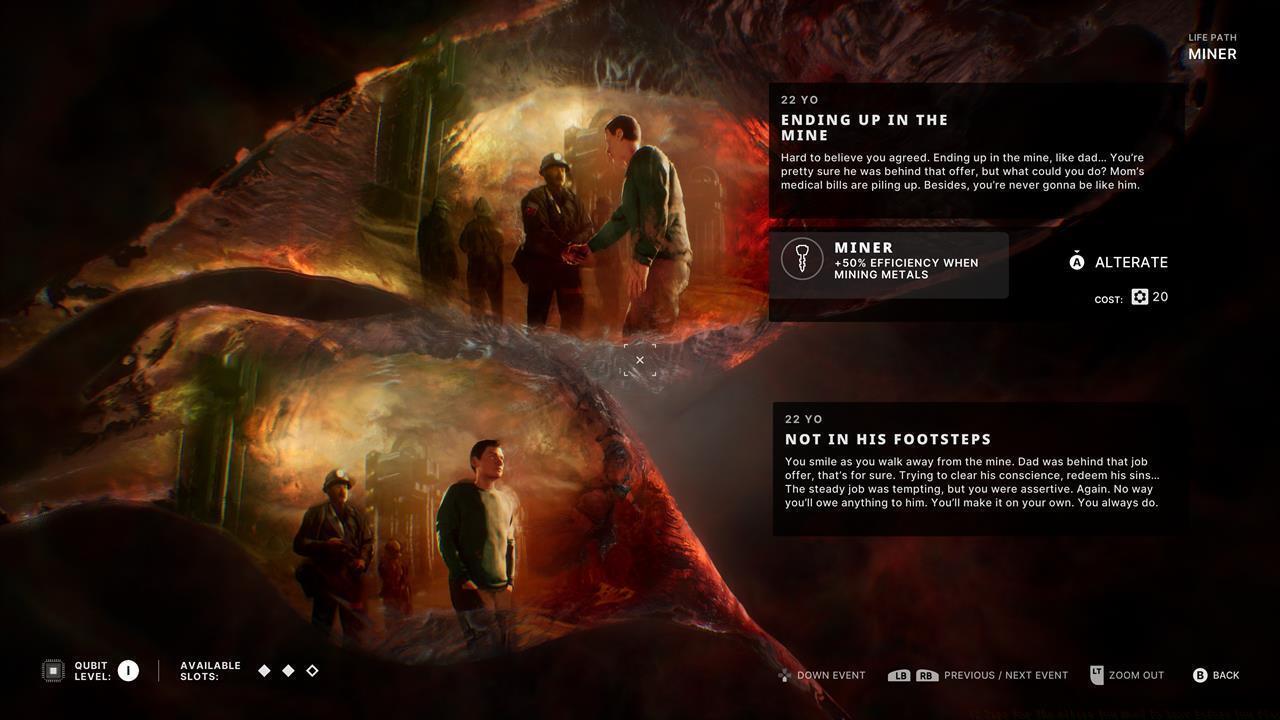The image size is (1280, 720).
Task: Toggle the empty third slot diamond
Action: pos(311,671)
